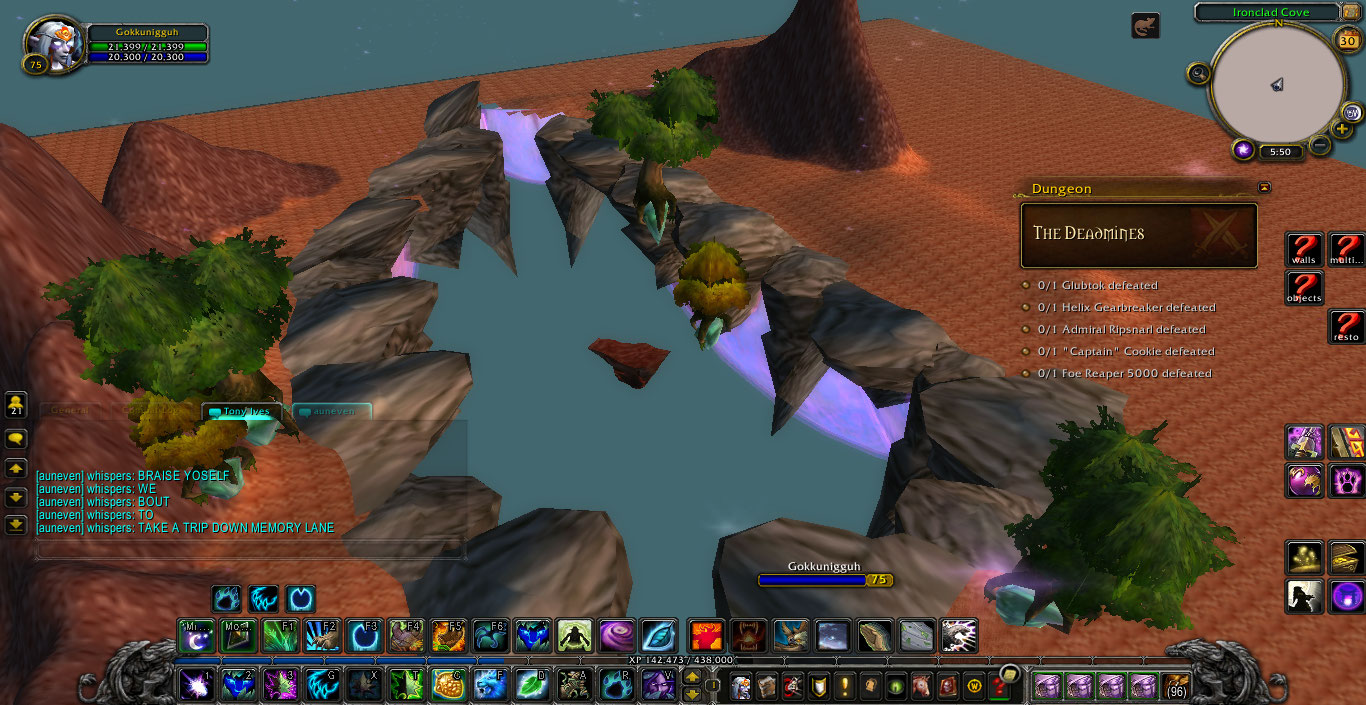Image resolution: width=1366 pixels, height=705 pixels.
Task: Run the "walls" macro button
Action: (x=1304, y=250)
